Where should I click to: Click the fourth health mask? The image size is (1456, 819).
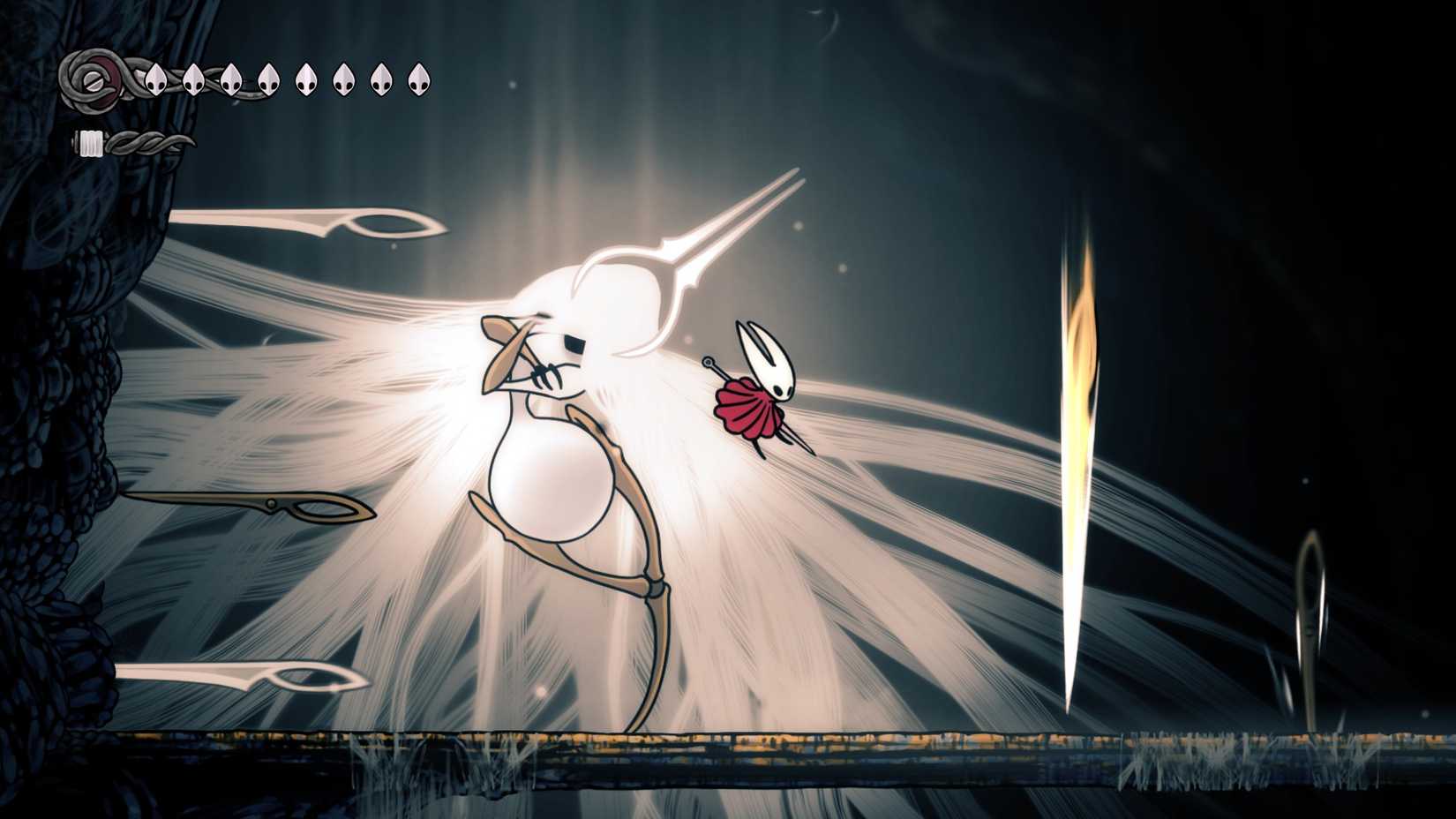pyautogui.click(x=268, y=82)
